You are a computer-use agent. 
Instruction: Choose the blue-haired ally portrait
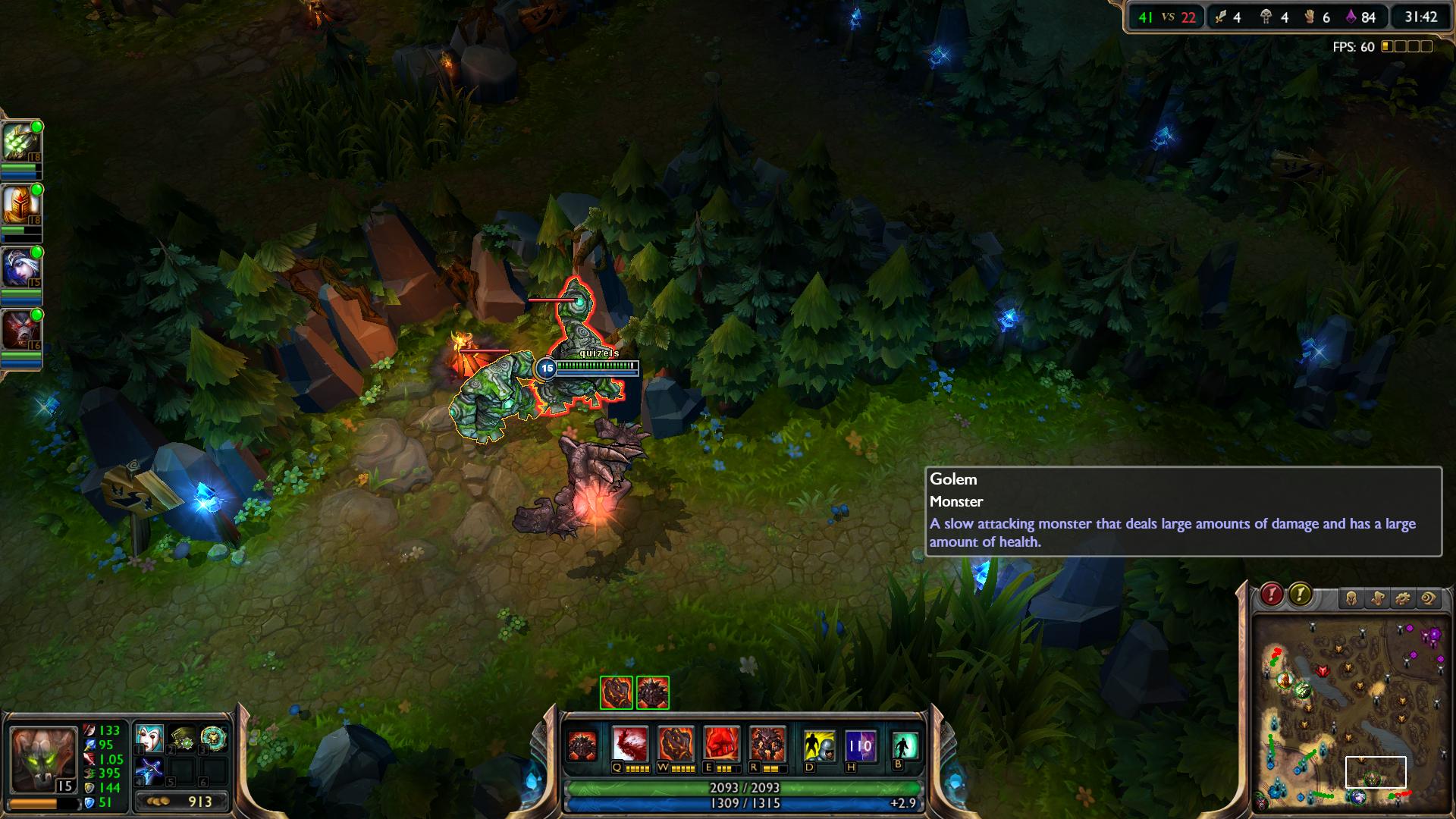(x=21, y=267)
